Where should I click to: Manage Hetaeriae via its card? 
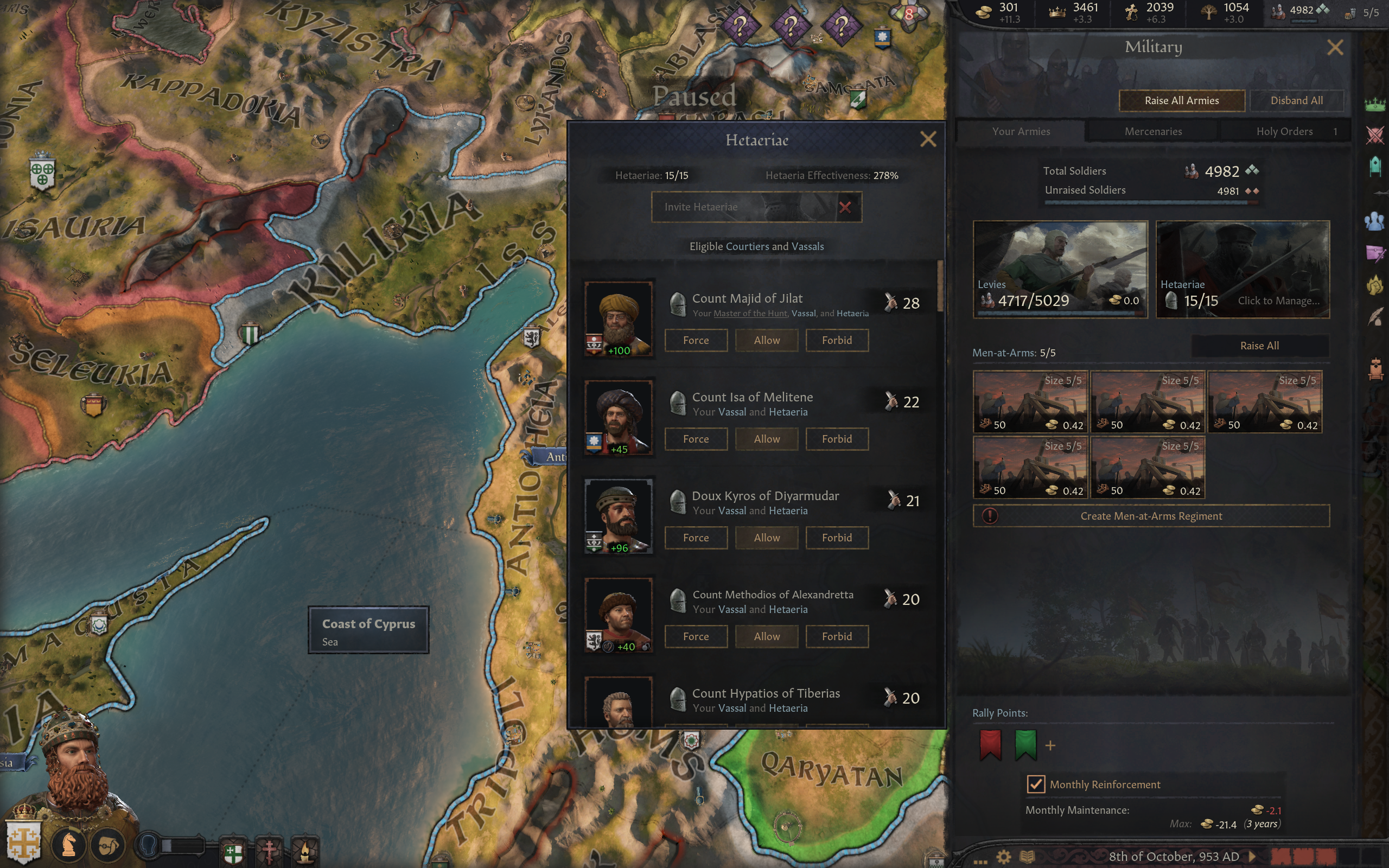(1242, 269)
